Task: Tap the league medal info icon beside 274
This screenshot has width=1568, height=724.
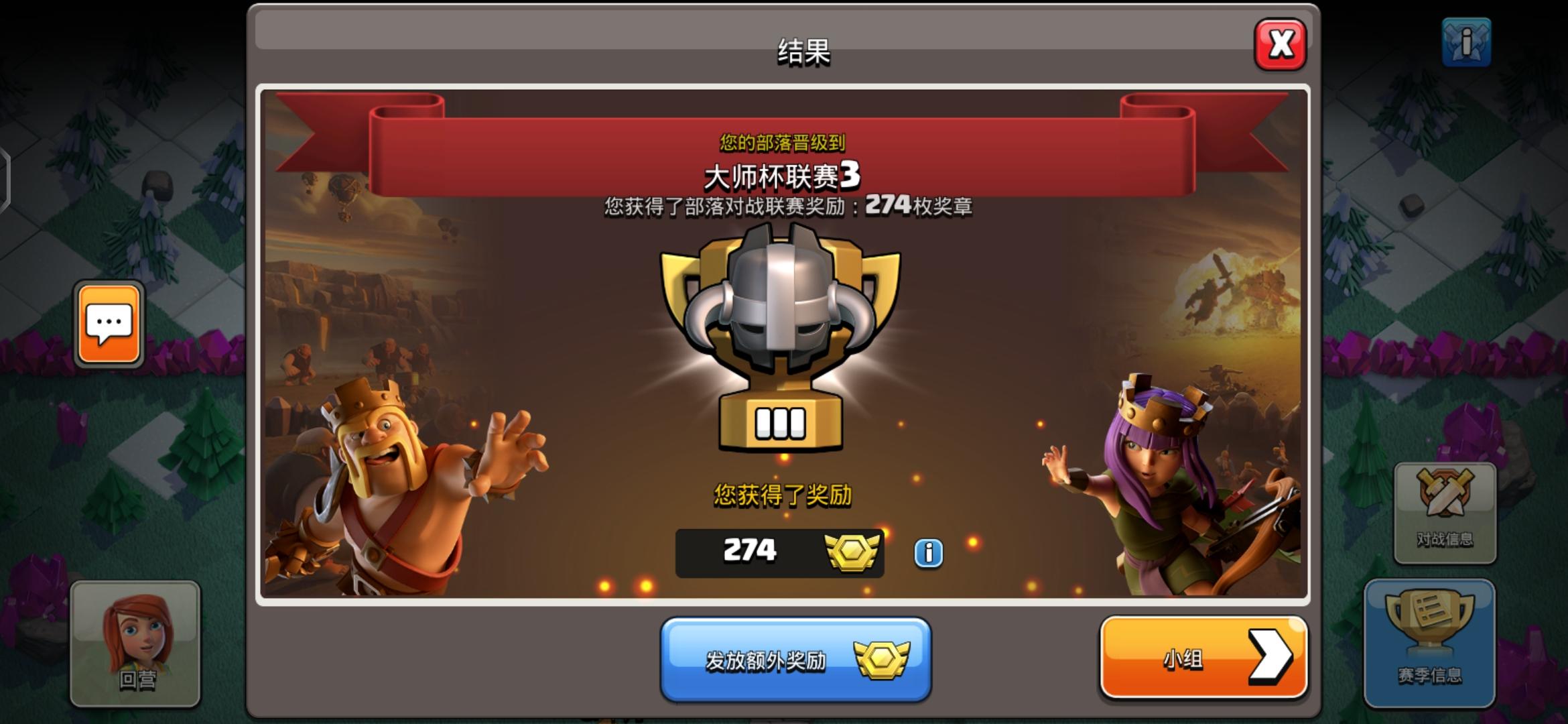Action: pos(928,554)
